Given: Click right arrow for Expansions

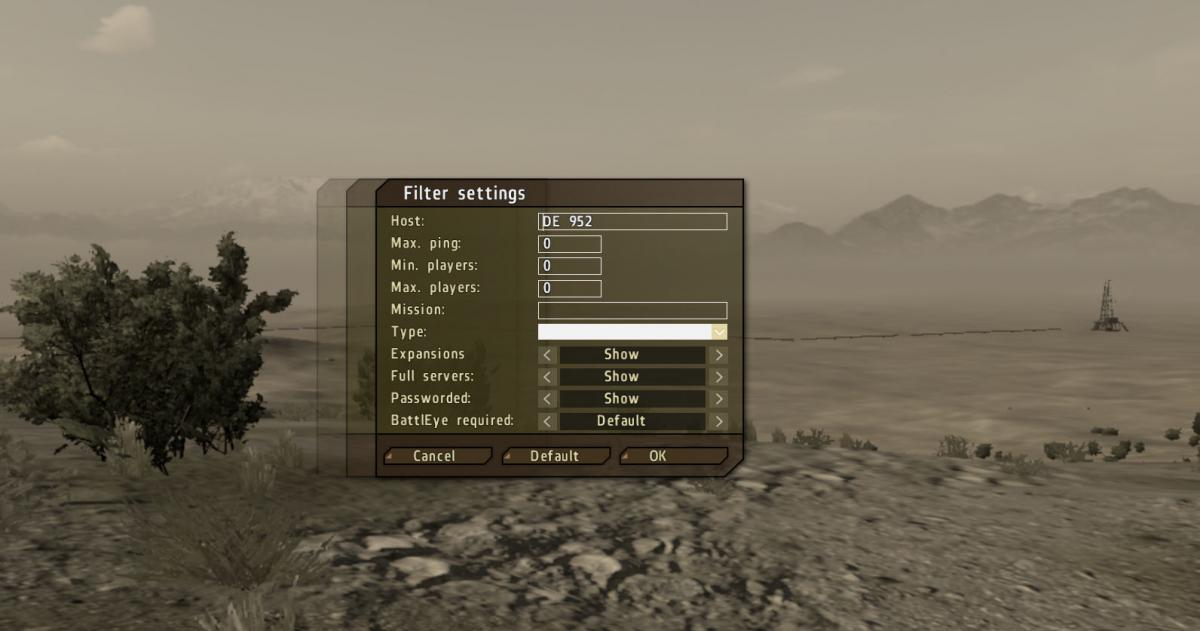Looking at the screenshot, I should point(719,354).
